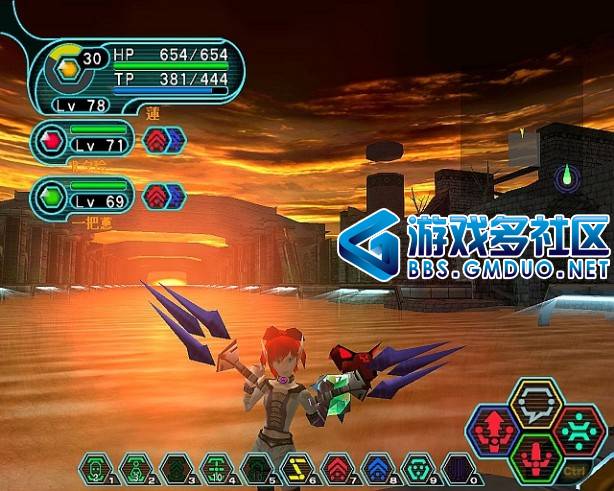Use quick slot 2 green figure icon

[x=134, y=468]
